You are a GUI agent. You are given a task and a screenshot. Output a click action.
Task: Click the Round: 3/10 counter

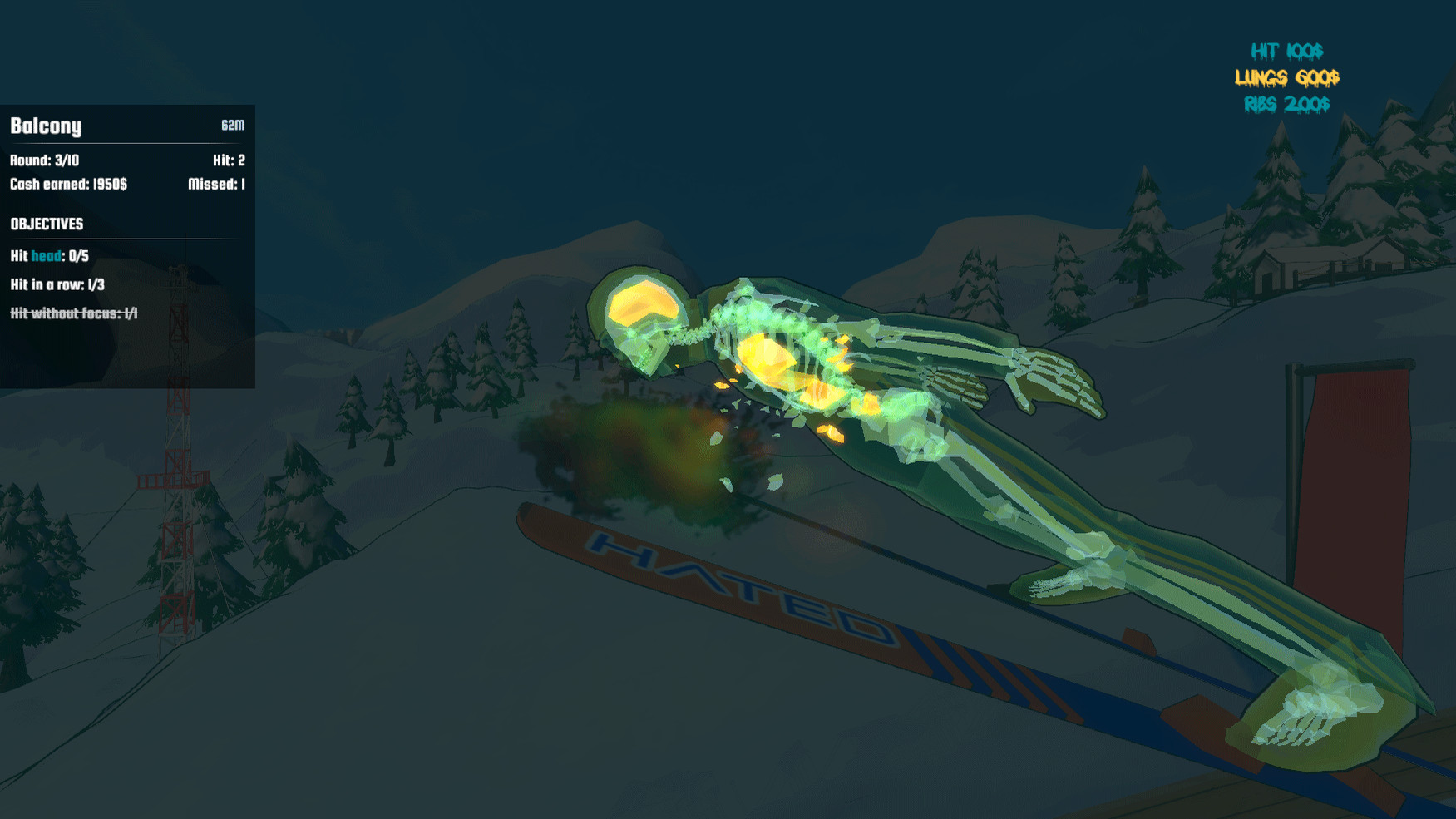(x=43, y=161)
